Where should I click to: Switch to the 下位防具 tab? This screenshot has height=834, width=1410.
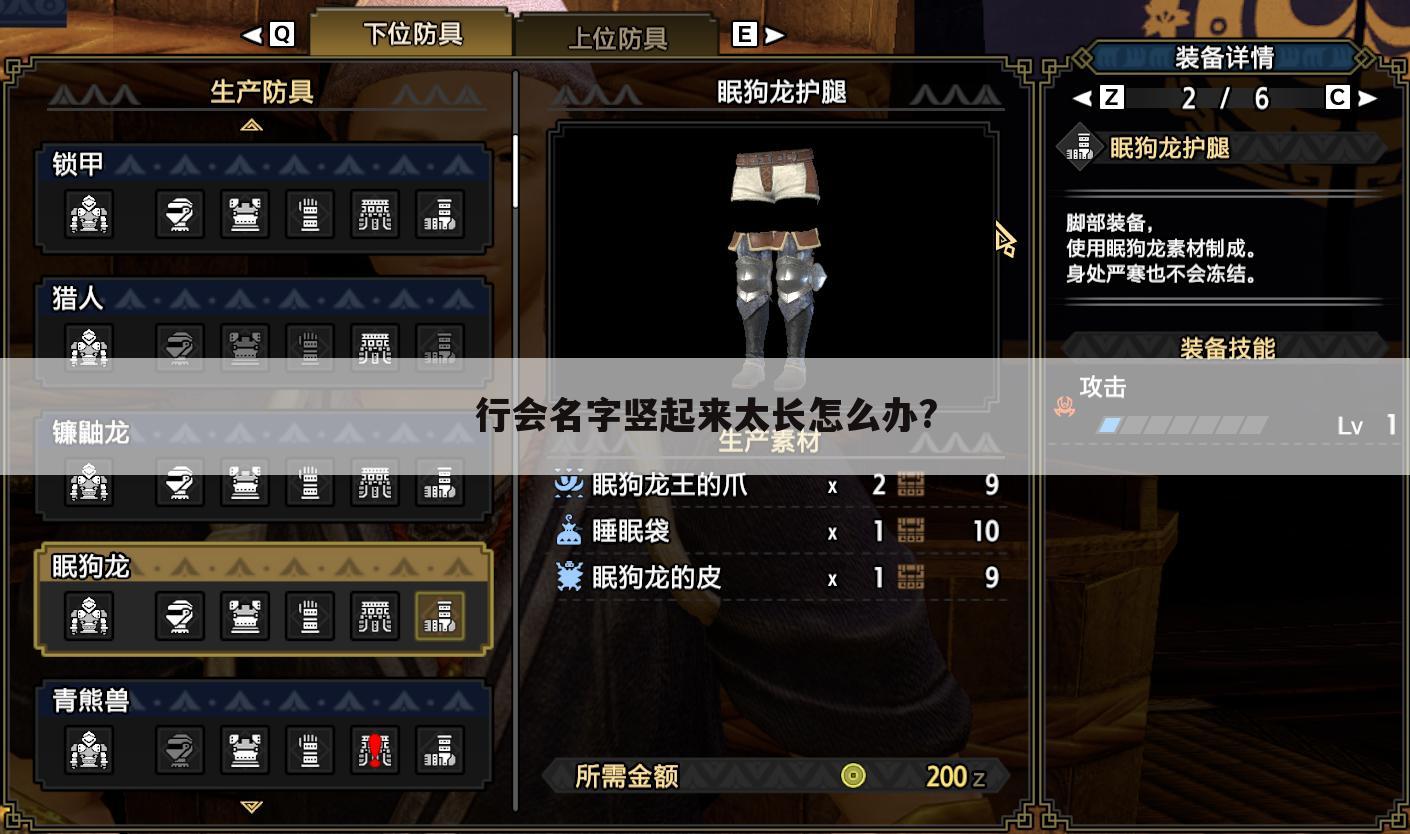coord(412,35)
